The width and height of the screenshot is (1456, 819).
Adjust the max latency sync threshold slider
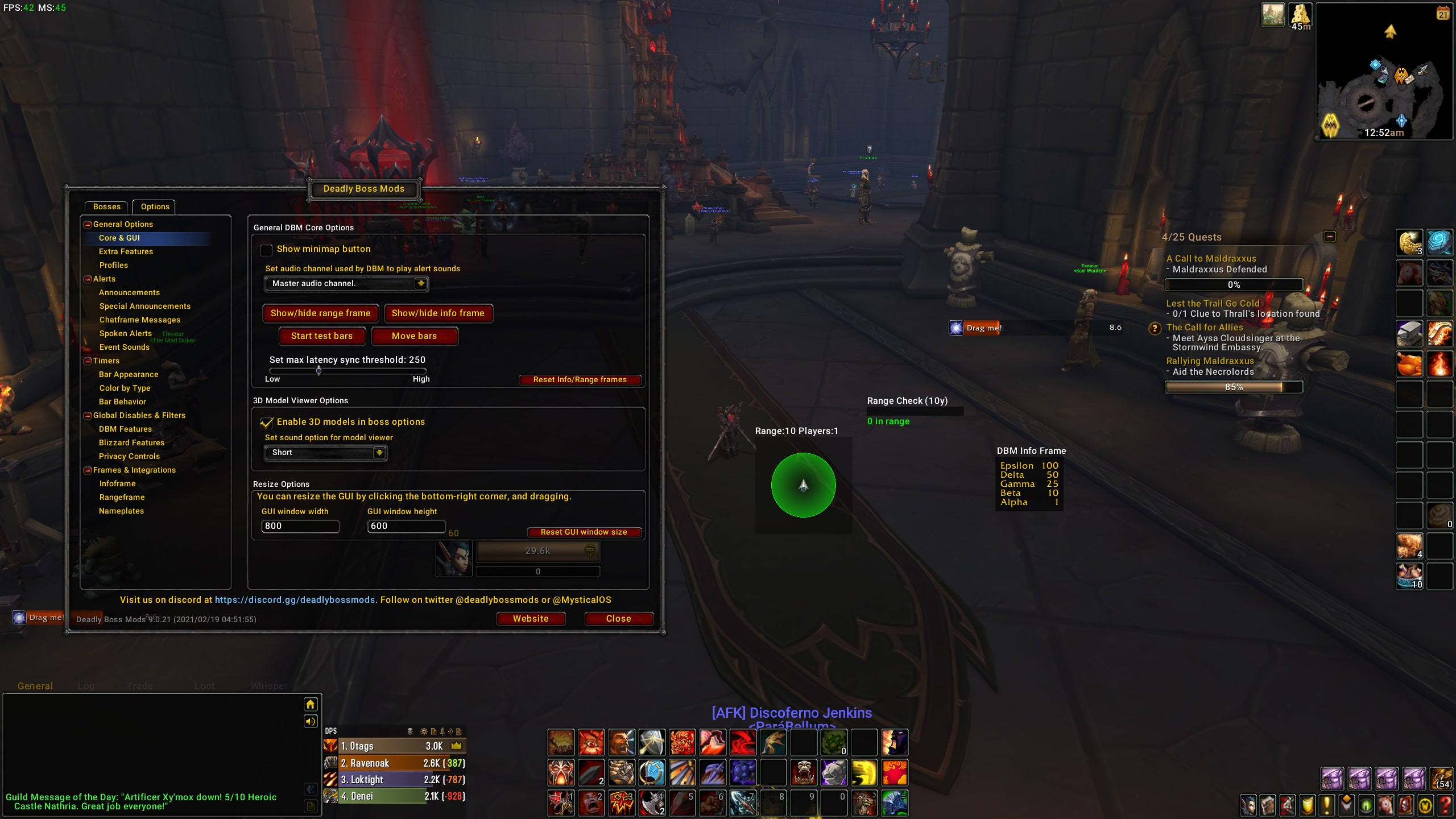coord(319,370)
